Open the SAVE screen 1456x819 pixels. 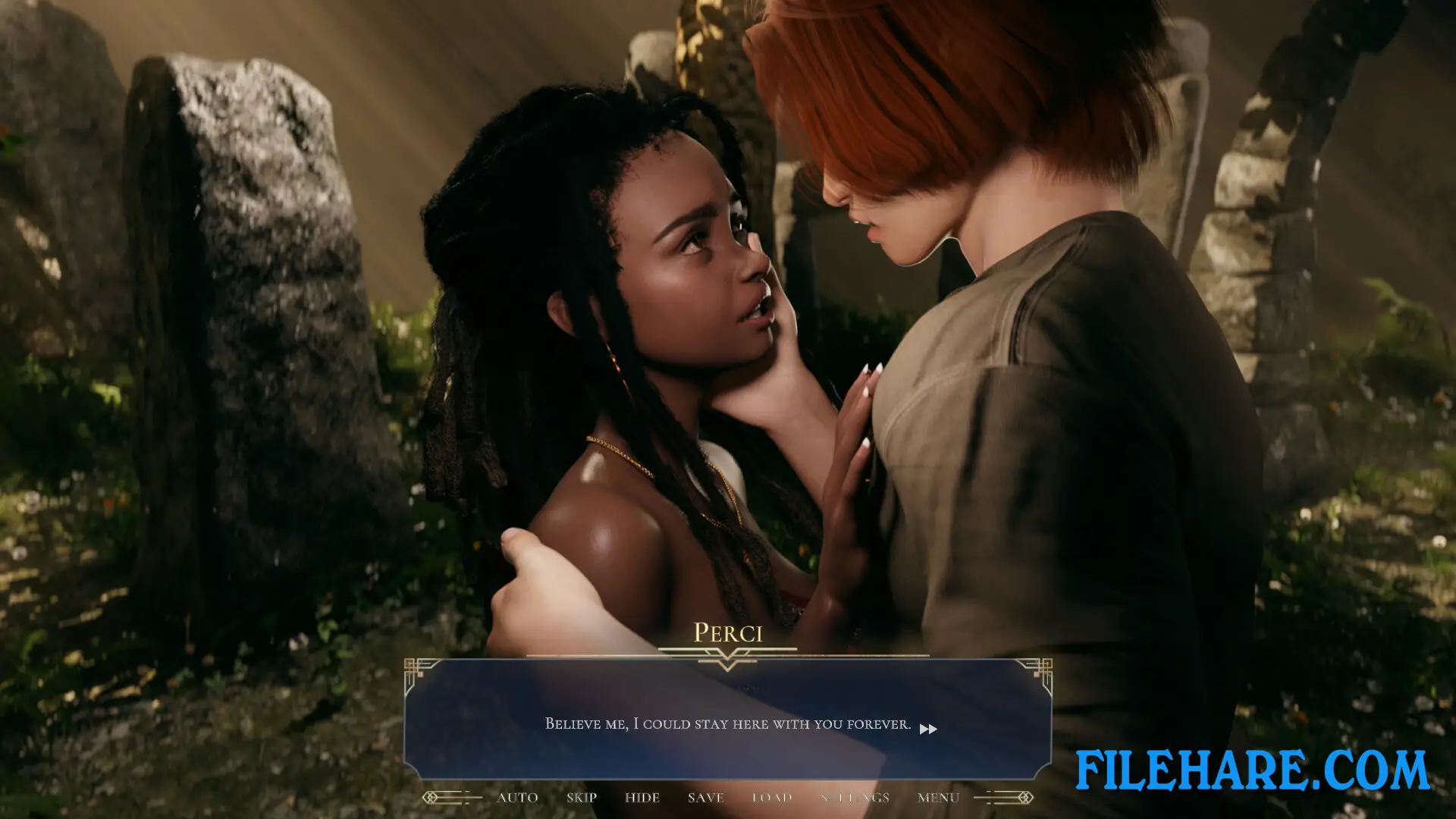click(705, 797)
